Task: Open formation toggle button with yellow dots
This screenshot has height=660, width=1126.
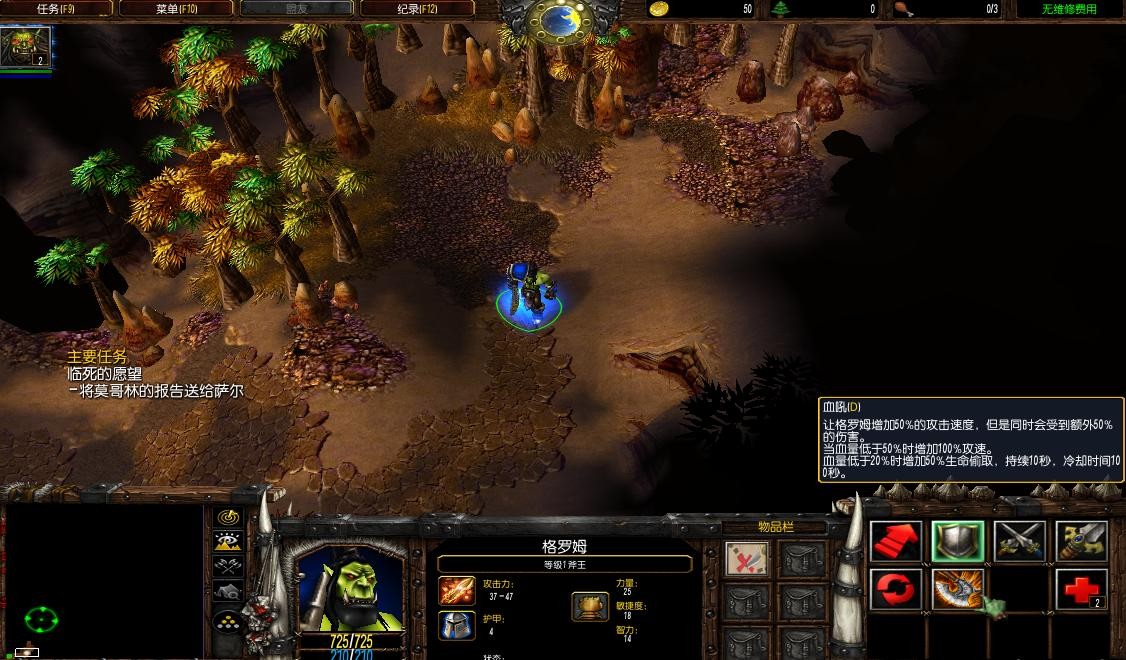Action: click(229, 620)
